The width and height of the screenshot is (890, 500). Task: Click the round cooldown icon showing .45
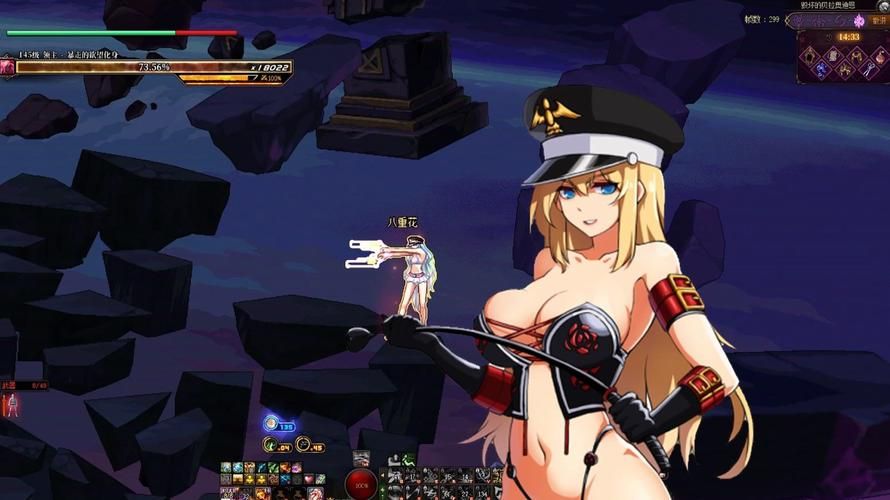303,444
